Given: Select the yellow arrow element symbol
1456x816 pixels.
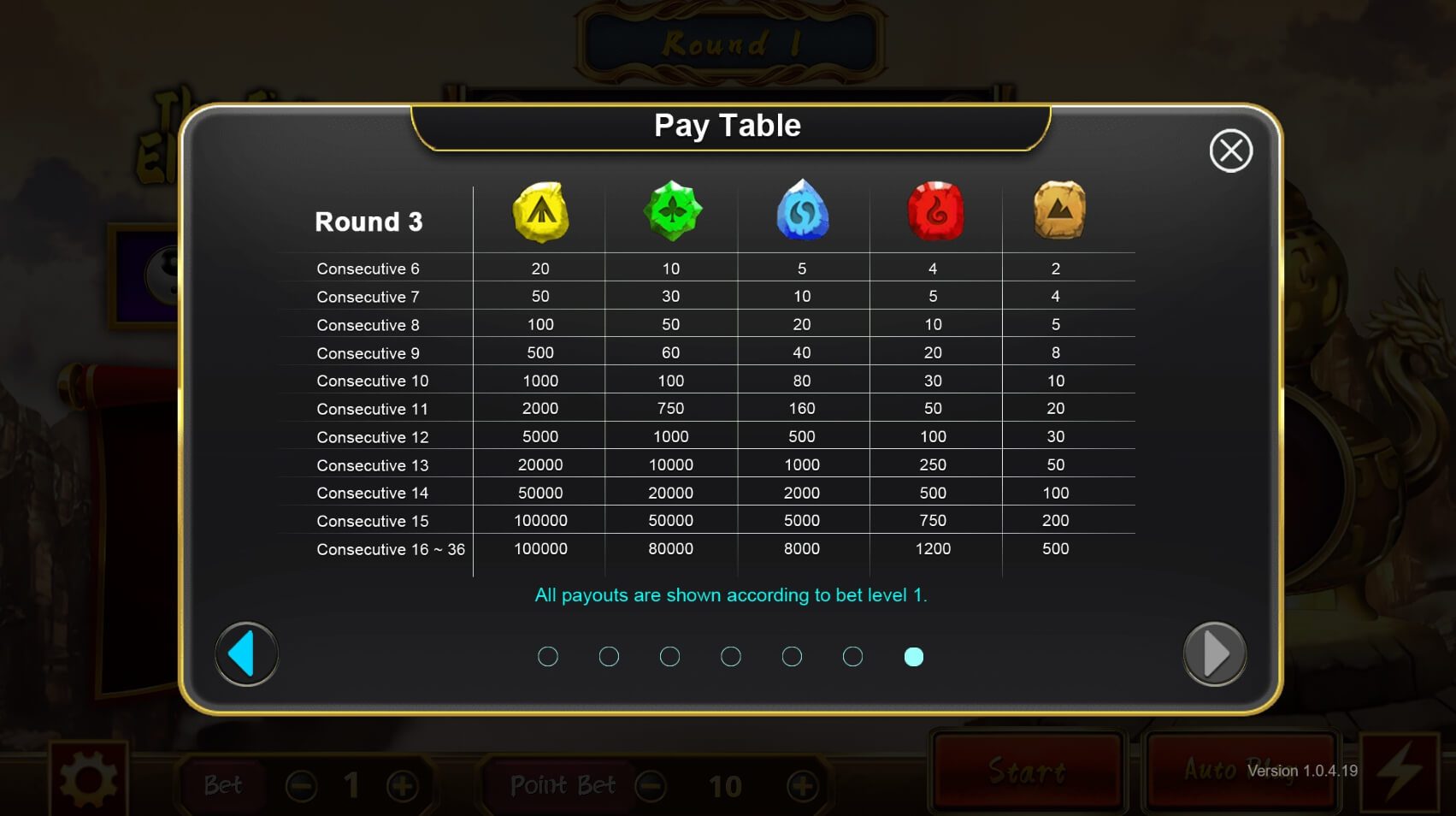Looking at the screenshot, I should coord(539,212).
